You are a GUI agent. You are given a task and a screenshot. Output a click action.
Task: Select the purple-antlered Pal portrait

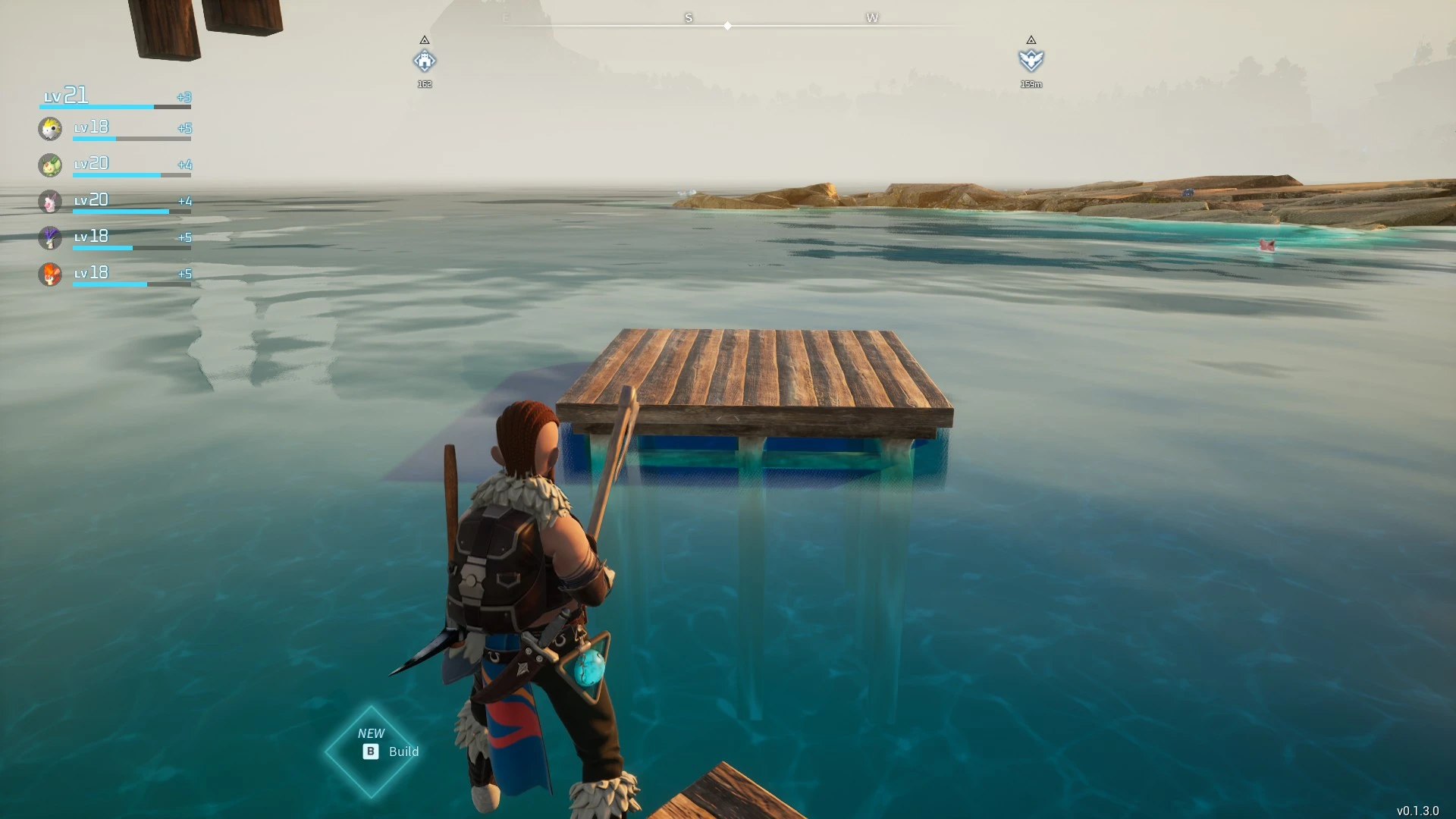tap(50, 238)
